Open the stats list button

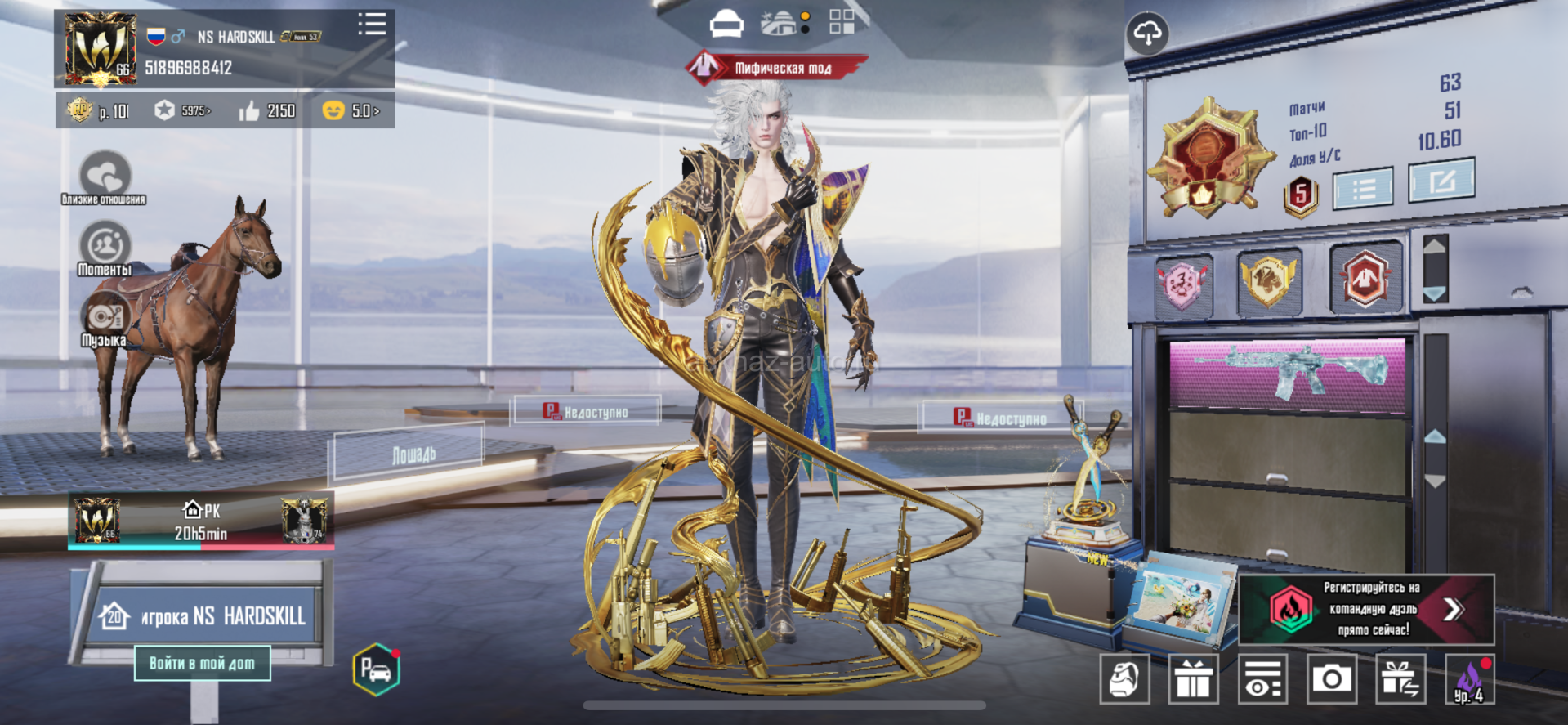[1363, 190]
